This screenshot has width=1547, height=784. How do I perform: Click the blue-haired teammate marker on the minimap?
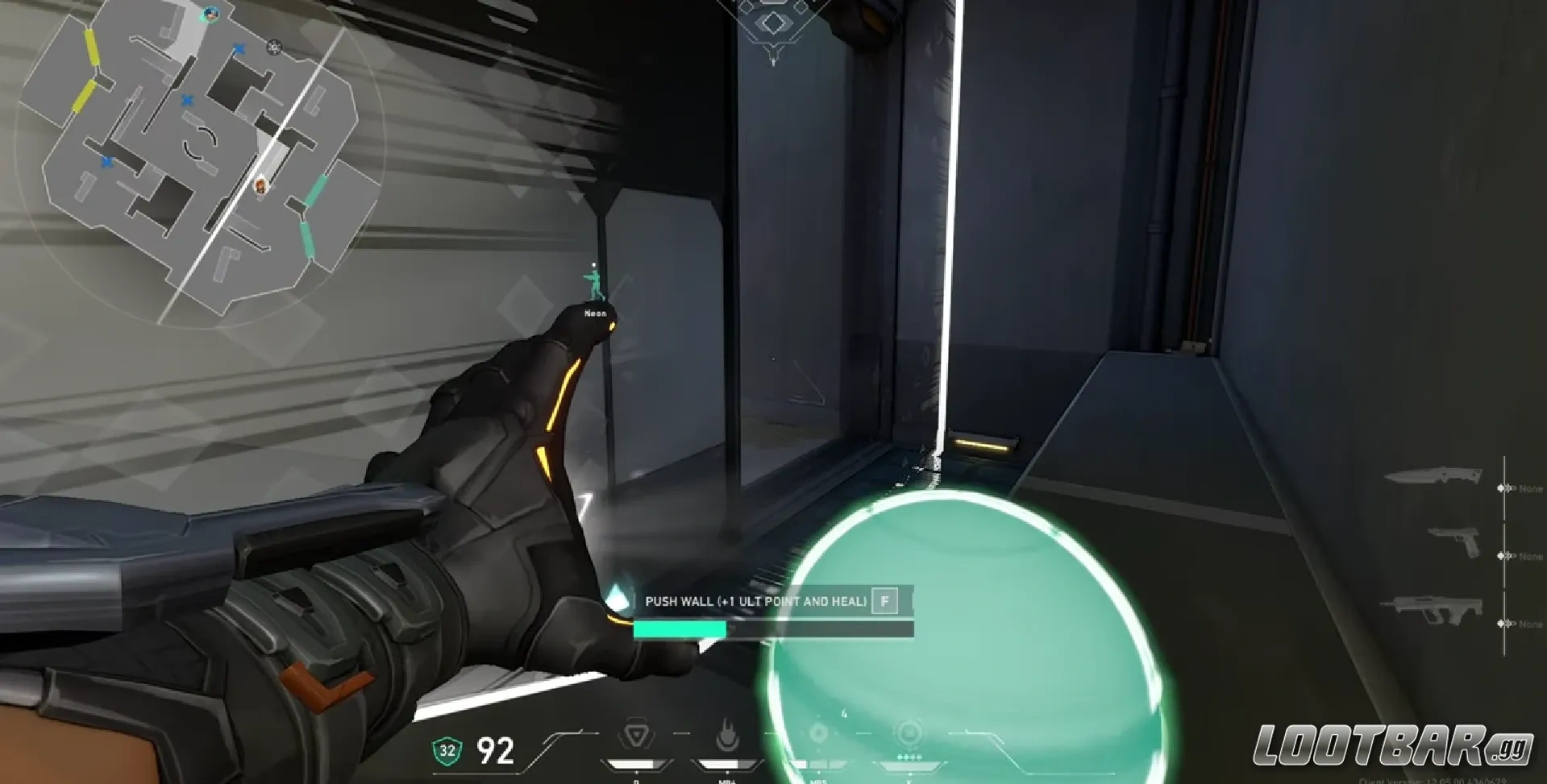coord(211,13)
